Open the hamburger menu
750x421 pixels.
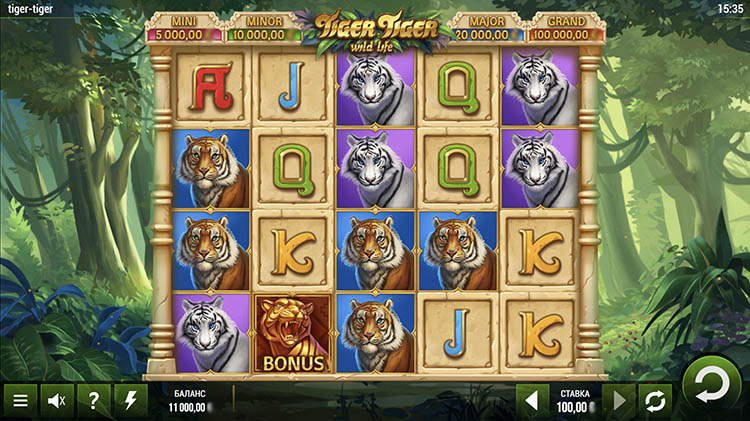[19, 401]
